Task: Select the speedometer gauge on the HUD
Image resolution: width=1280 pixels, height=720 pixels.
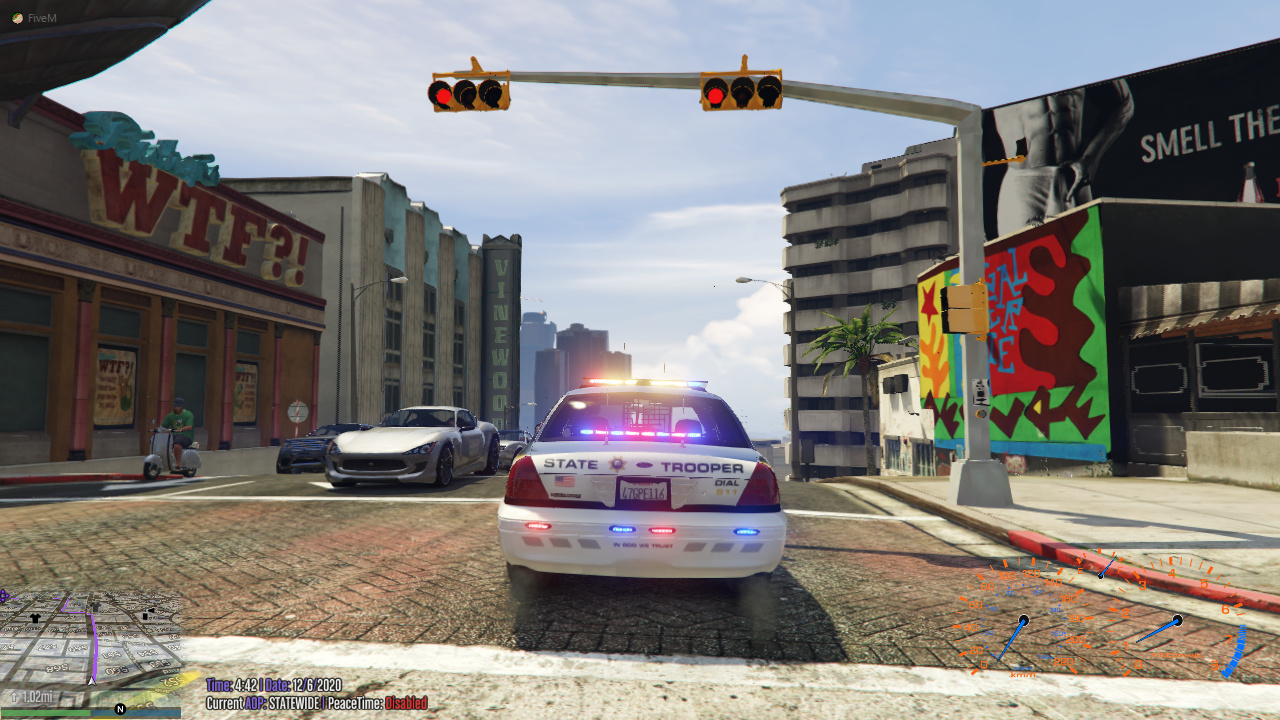Action: (1025, 621)
